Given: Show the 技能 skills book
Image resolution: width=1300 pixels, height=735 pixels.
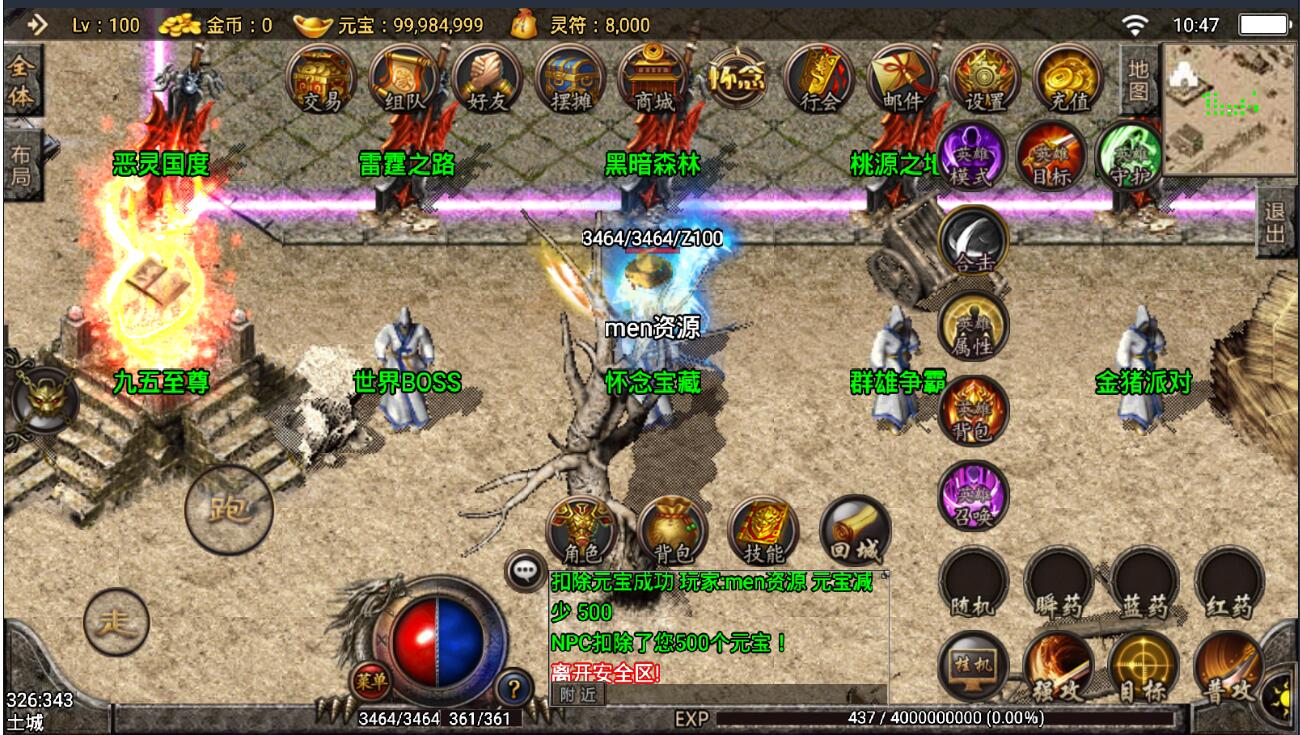Looking at the screenshot, I should 763,530.
